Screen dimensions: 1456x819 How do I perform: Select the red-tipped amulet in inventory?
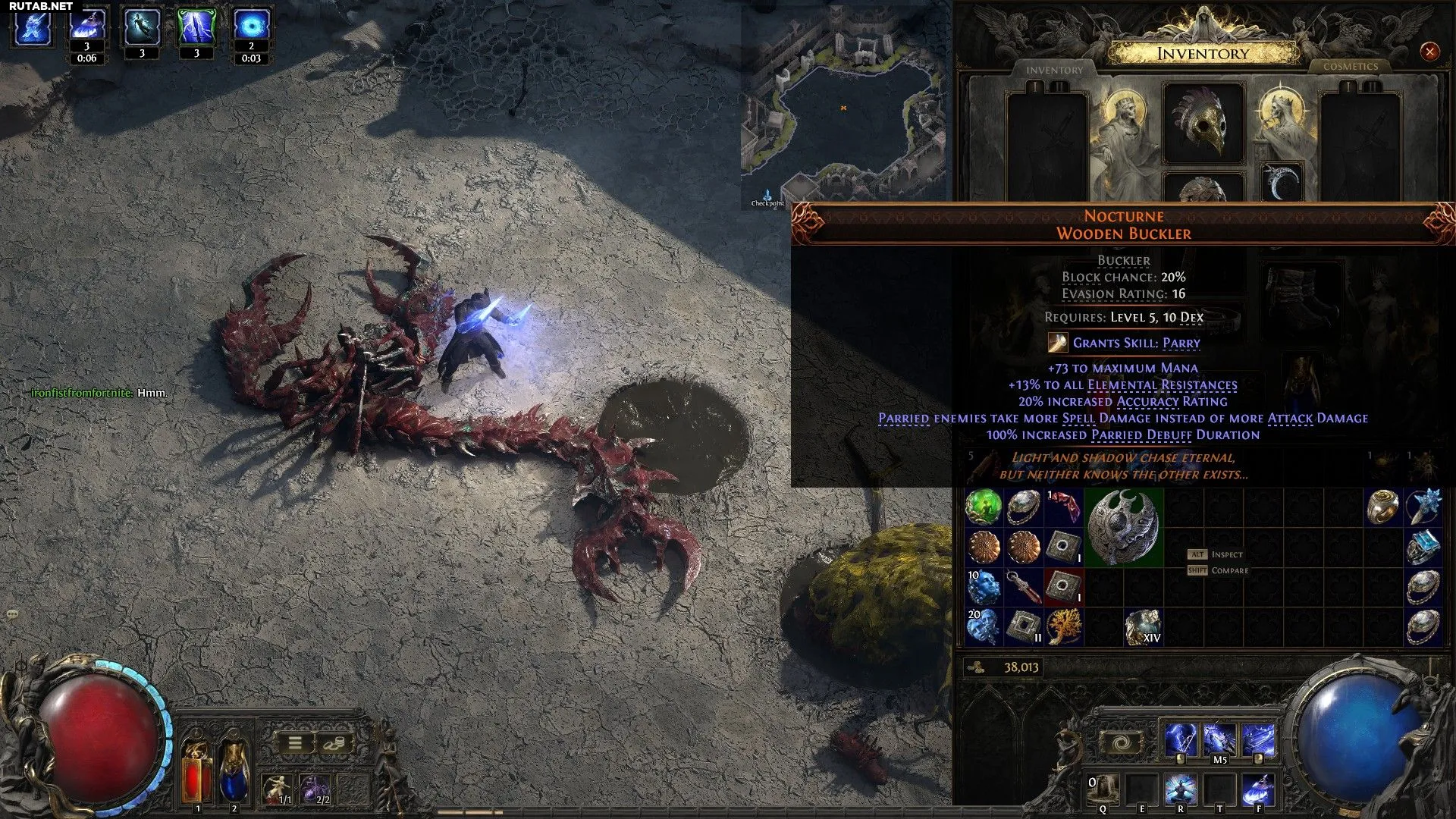1024,587
